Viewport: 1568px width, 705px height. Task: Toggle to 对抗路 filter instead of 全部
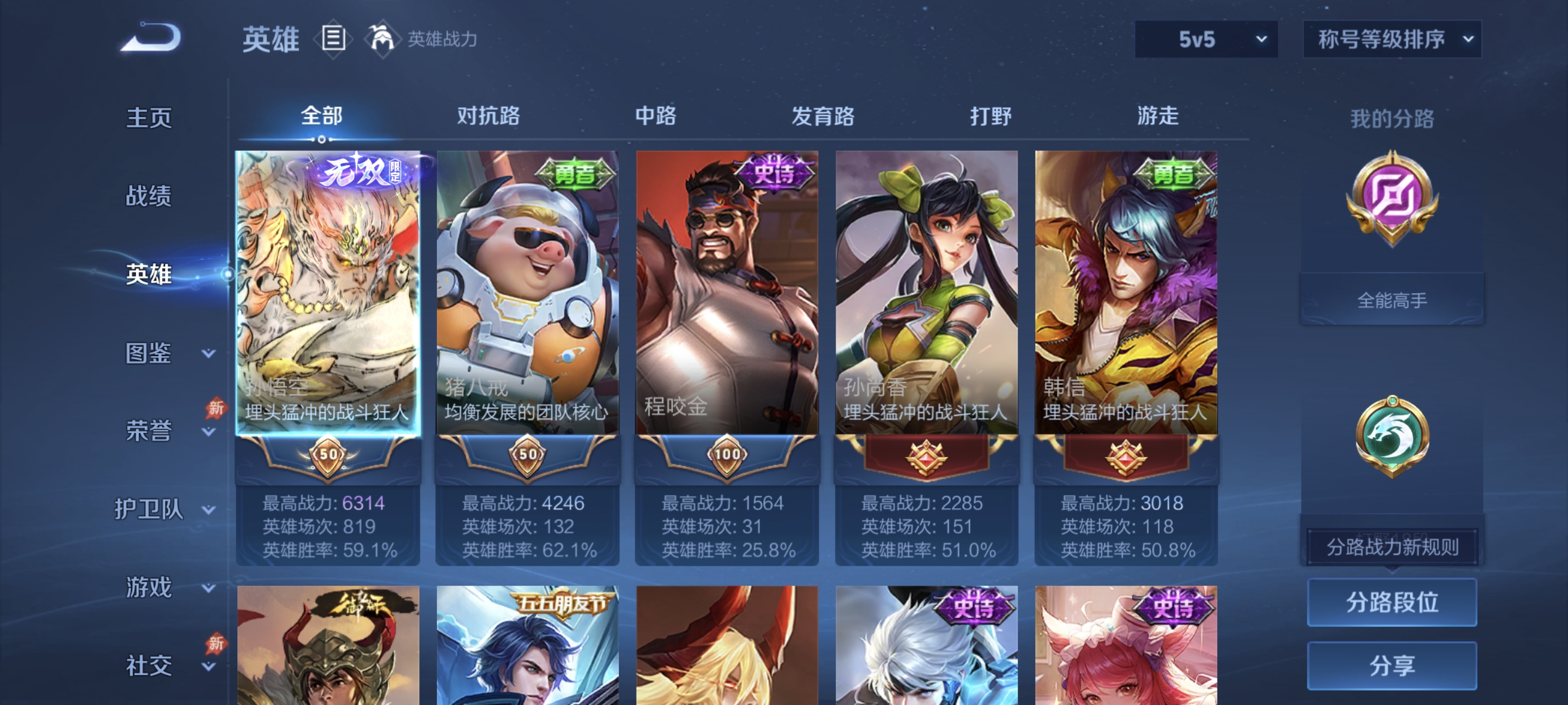(x=487, y=116)
